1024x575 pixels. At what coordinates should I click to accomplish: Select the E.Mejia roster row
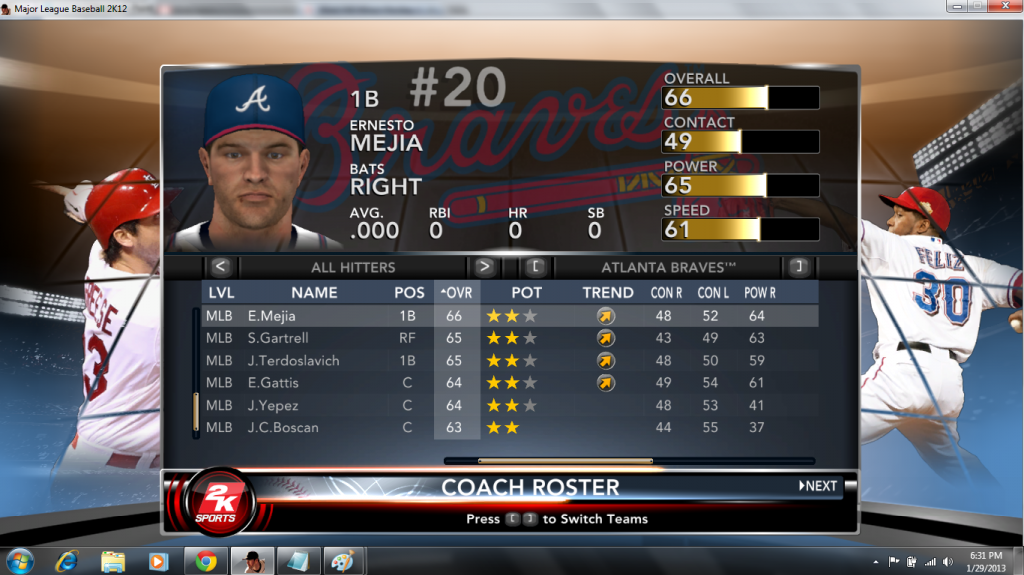[280, 316]
